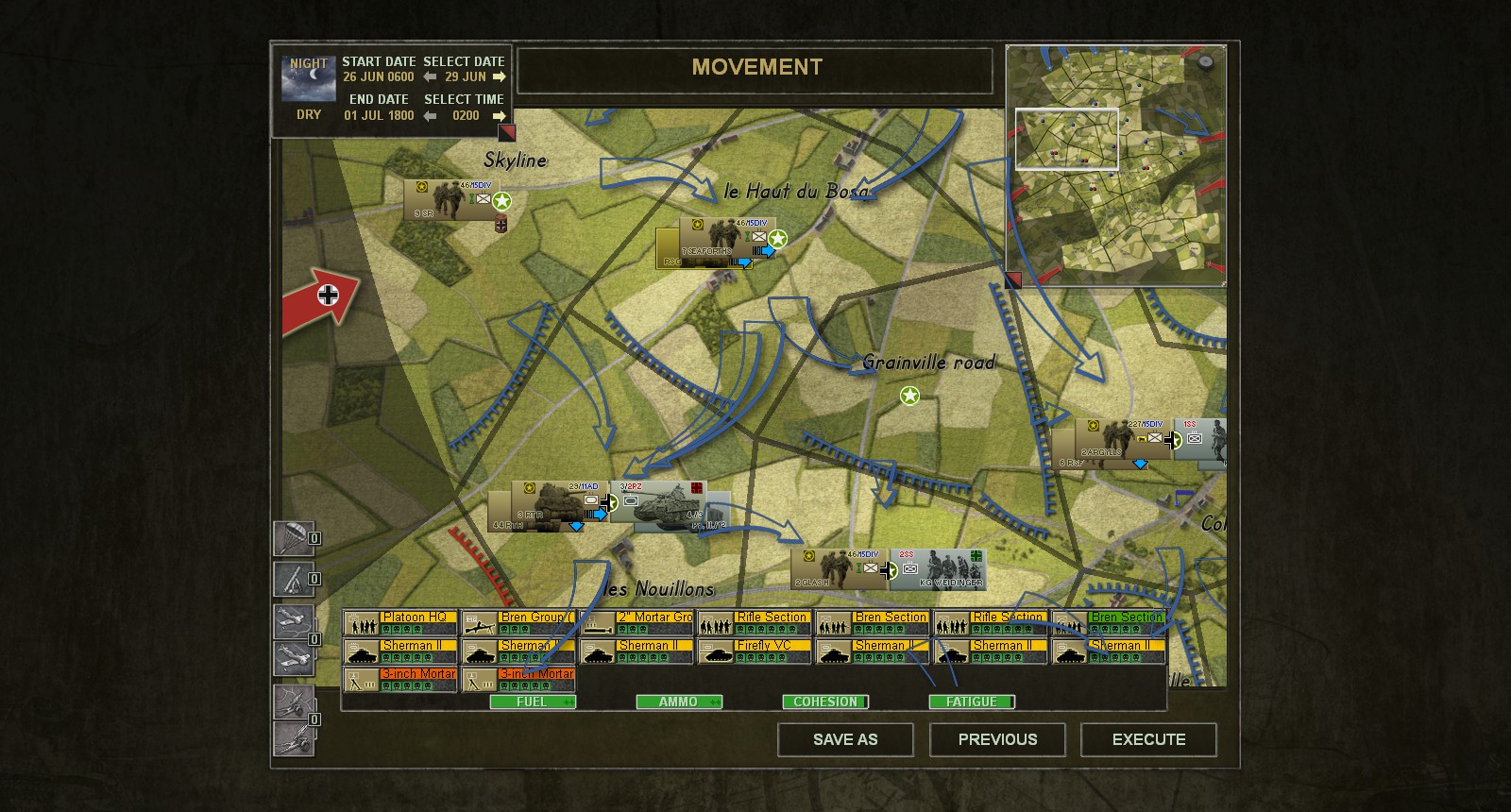Set the select time earlier
Viewport: 1511px width, 812px height.
[430, 116]
